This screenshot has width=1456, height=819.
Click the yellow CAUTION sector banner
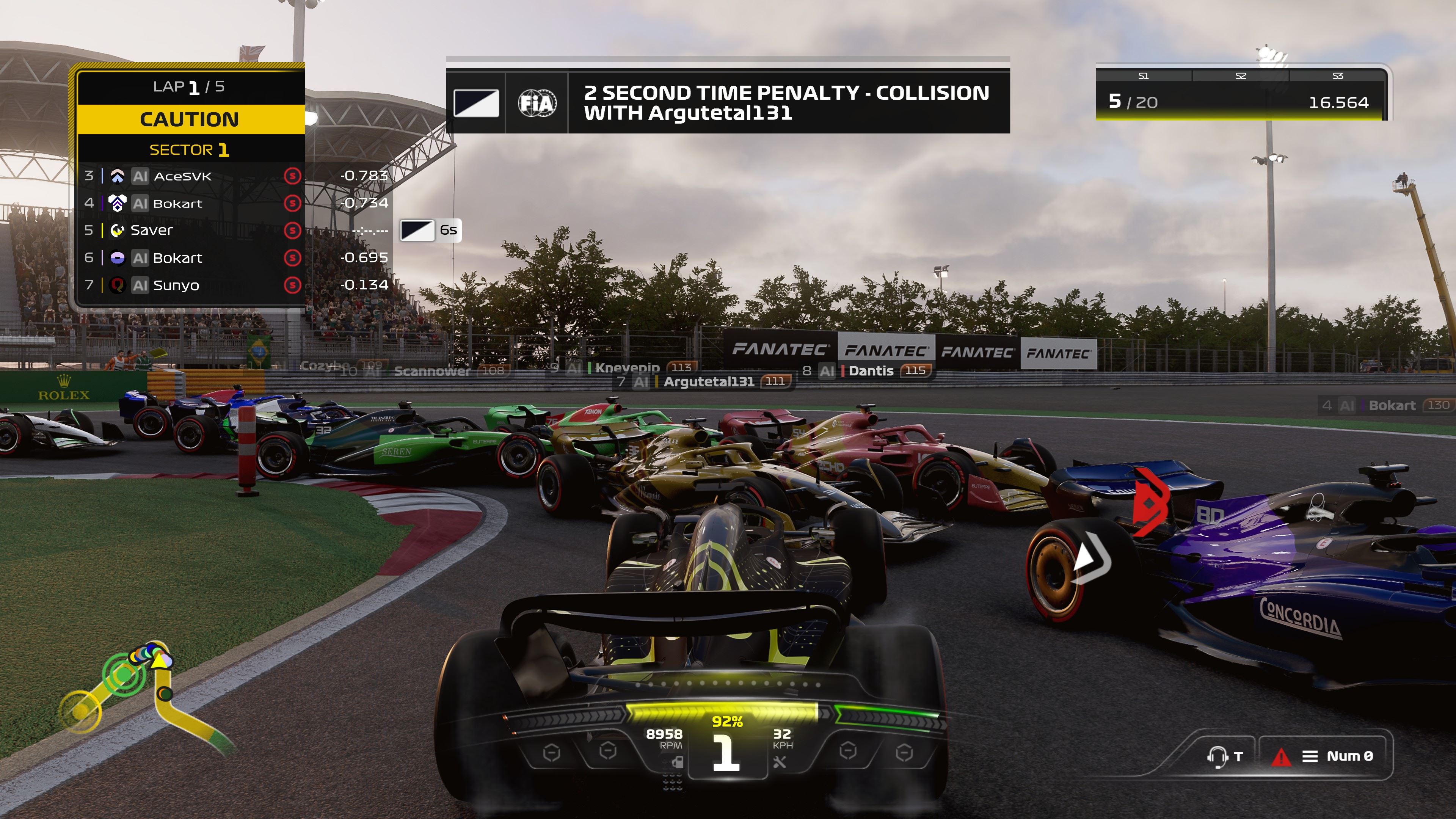pos(190,119)
